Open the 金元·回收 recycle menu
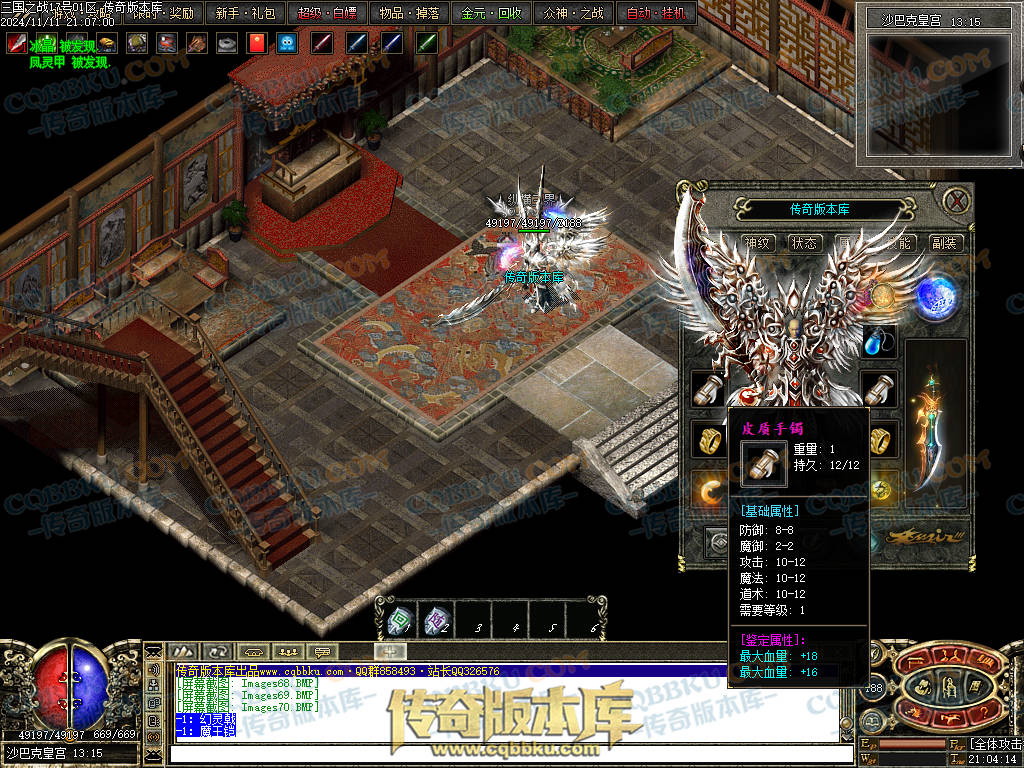This screenshot has width=1024, height=768. [x=490, y=14]
